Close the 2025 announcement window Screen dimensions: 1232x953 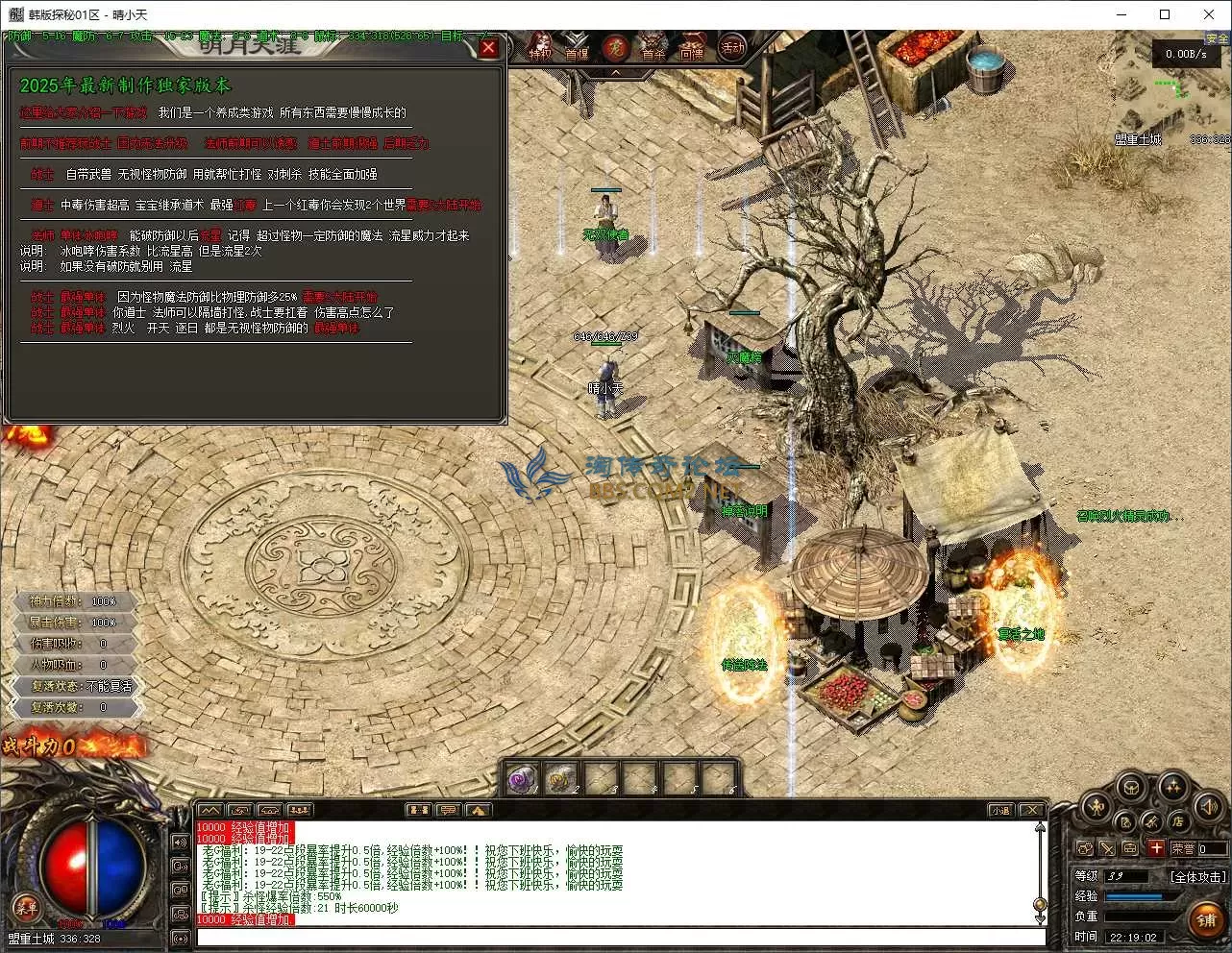coord(488,47)
